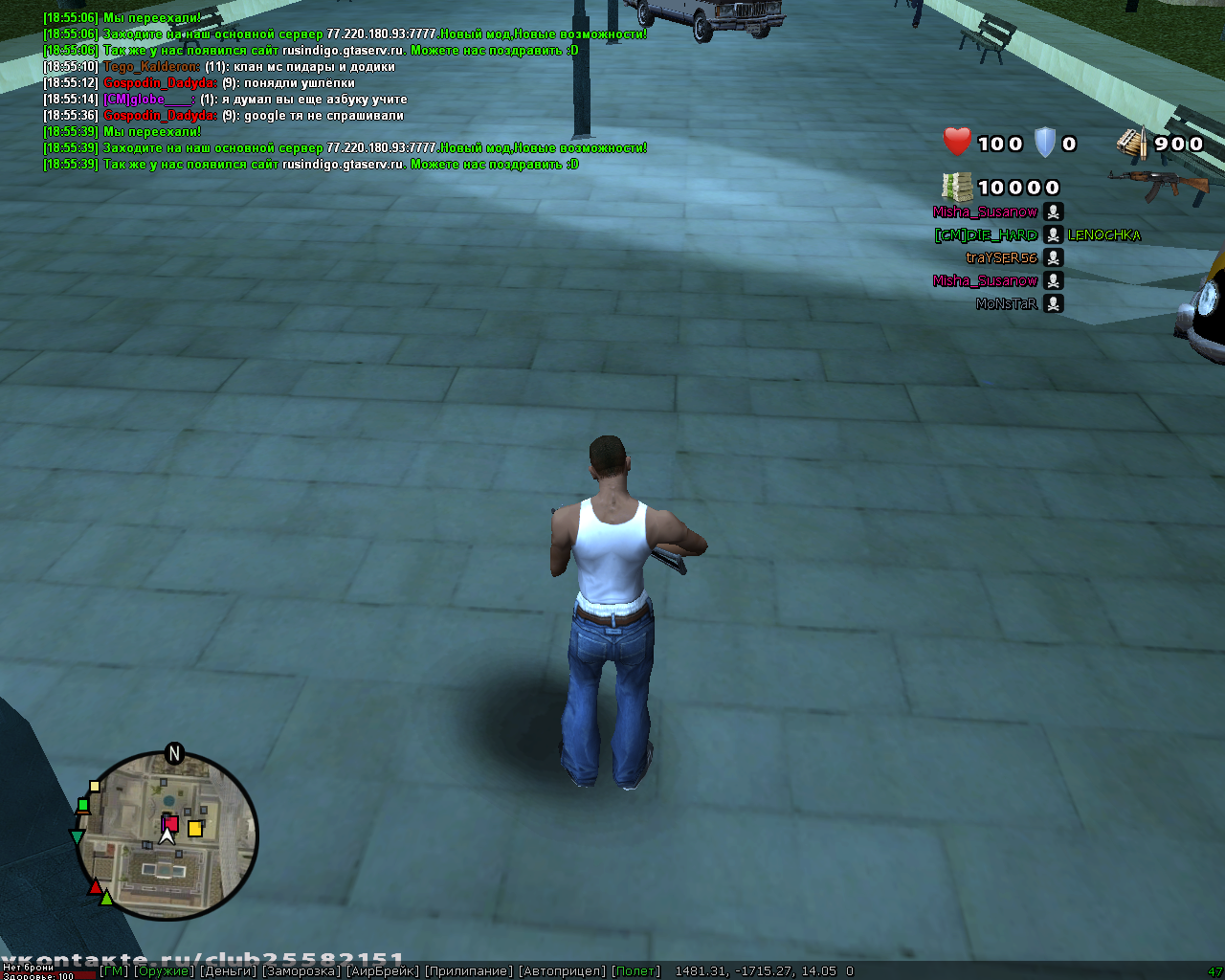Activate the Прилипание option
1225x980 pixels.
(469, 971)
